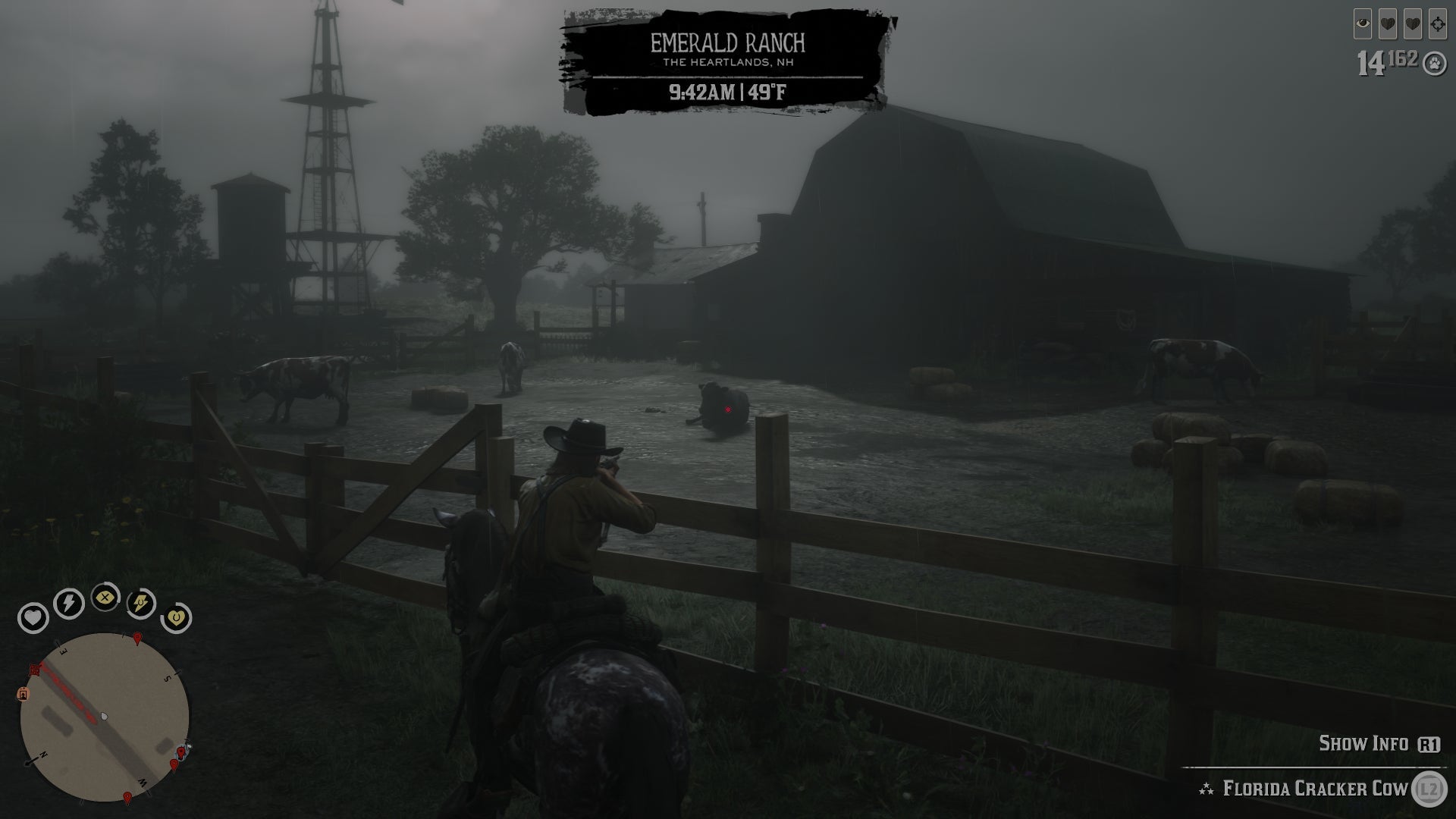This screenshot has height=819, width=1456.
Task: Toggle the horse stamina core with horseshoe lightning
Action: (x=140, y=604)
